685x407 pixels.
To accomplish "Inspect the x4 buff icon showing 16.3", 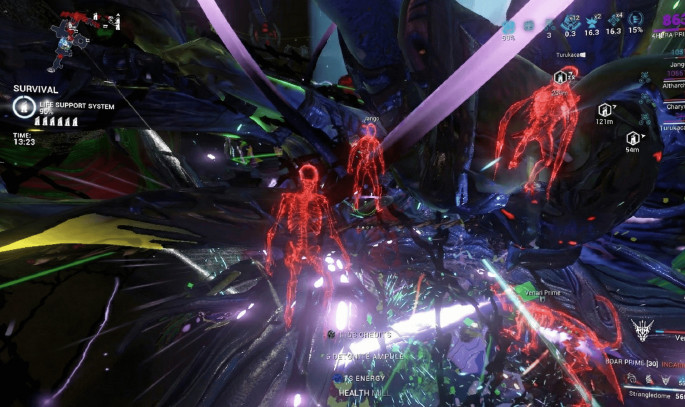I will pyautogui.click(x=615, y=23).
